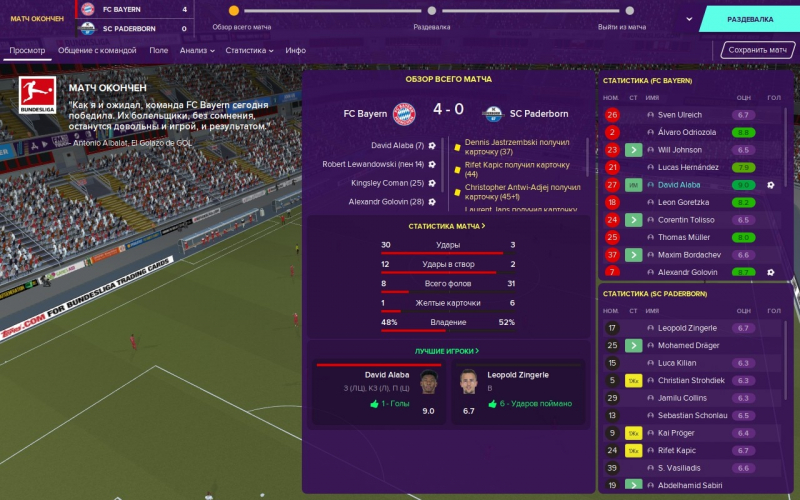Open the Лучшие игроки details link
This screenshot has height=500, width=800.
point(447,351)
